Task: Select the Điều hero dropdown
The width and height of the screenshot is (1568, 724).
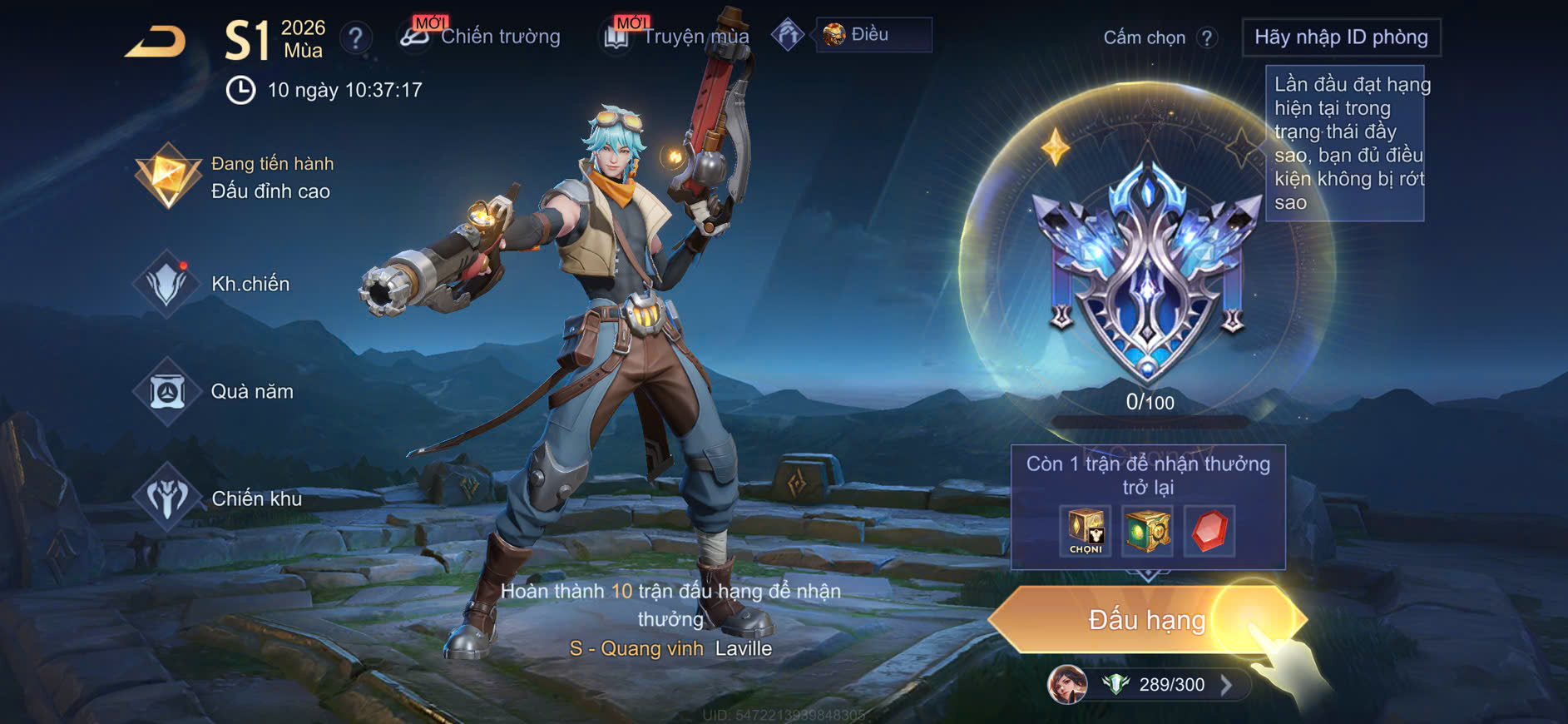Action: click(x=873, y=35)
